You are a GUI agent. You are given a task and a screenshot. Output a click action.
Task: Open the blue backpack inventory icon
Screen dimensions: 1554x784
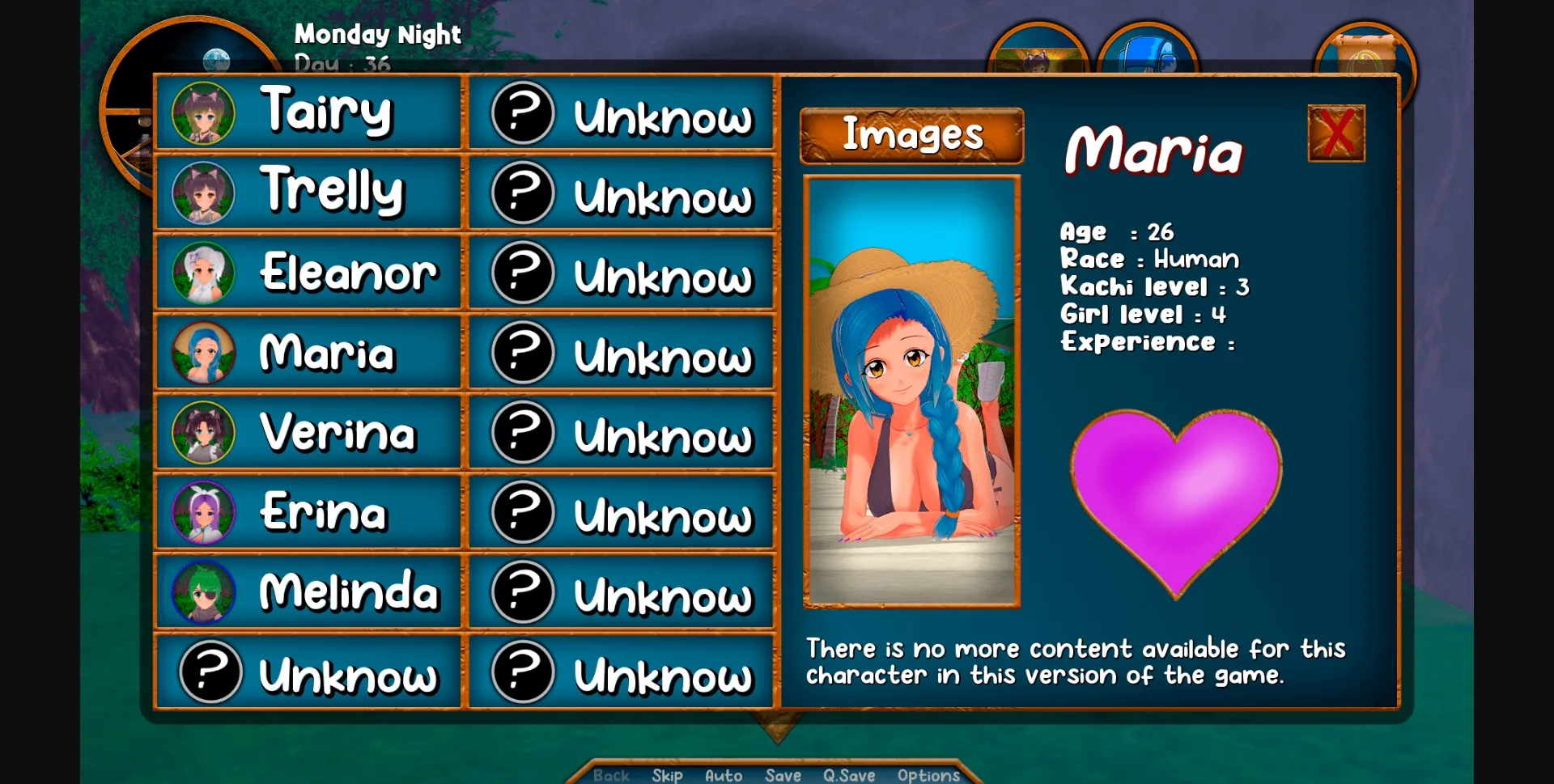click(1146, 57)
